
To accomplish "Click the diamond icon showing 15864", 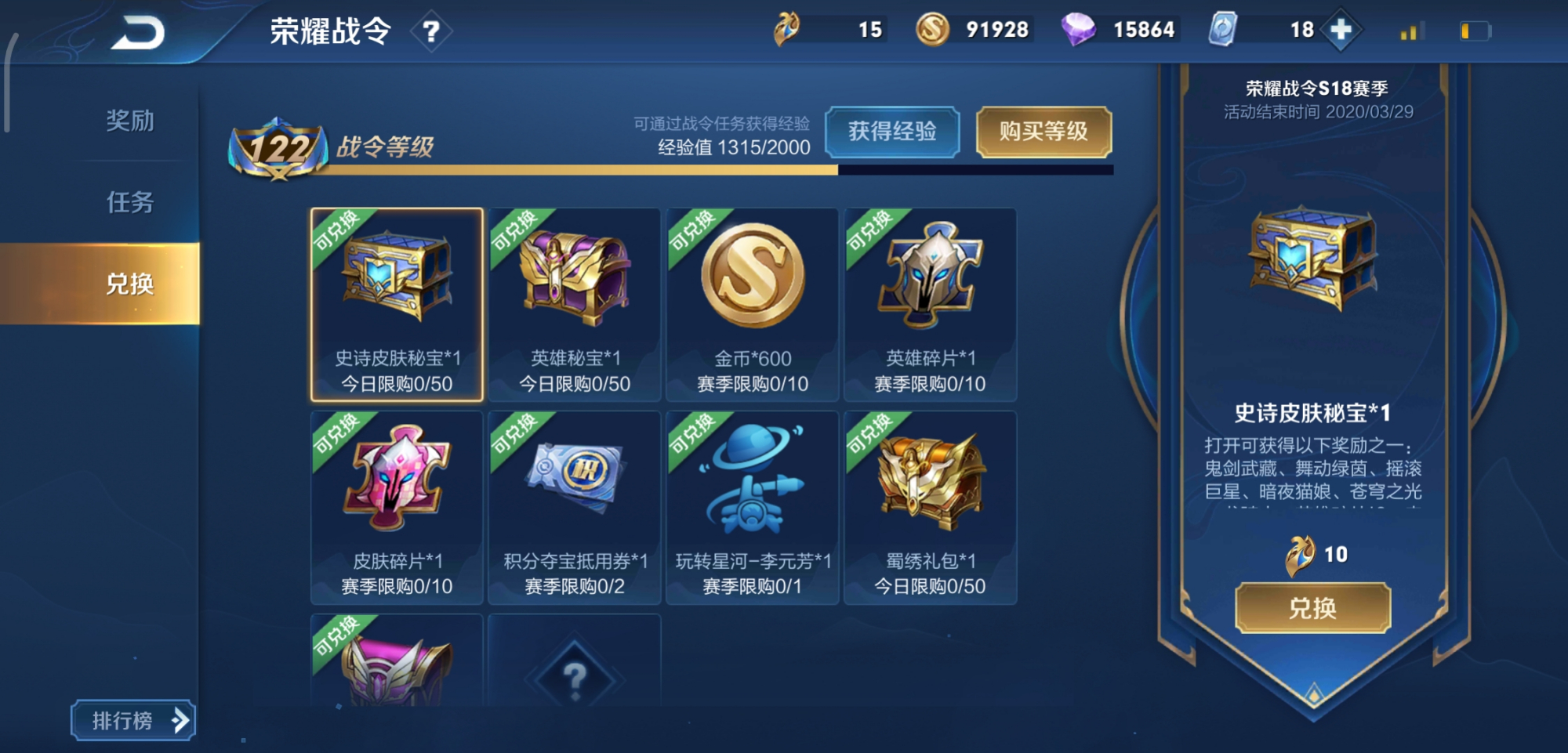I will (1081, 29).
